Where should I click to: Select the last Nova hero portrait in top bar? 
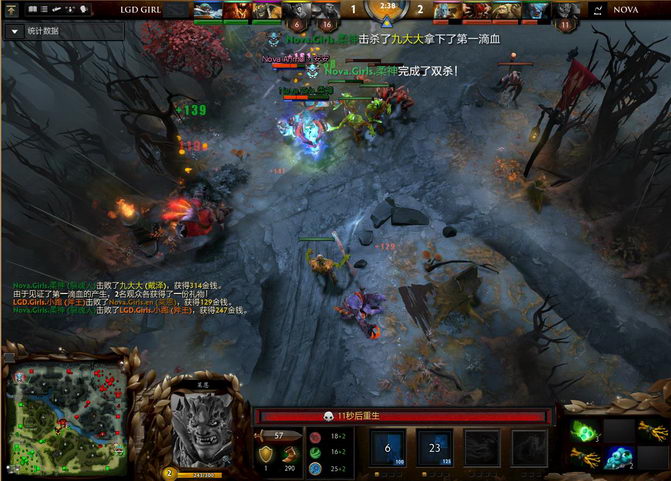click(x=568, y=11)
